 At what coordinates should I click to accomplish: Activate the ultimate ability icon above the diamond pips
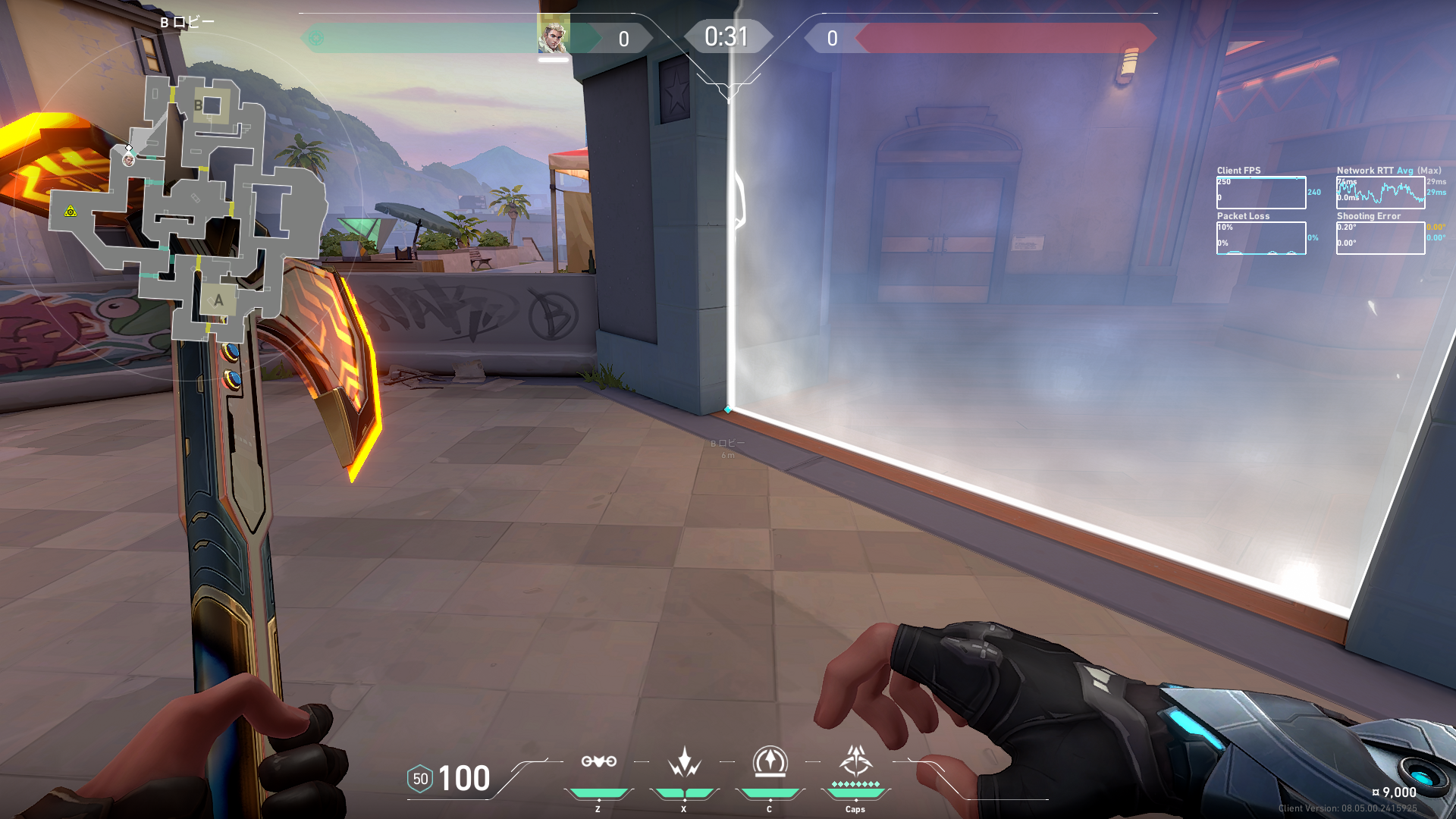[x=855, y=761]
